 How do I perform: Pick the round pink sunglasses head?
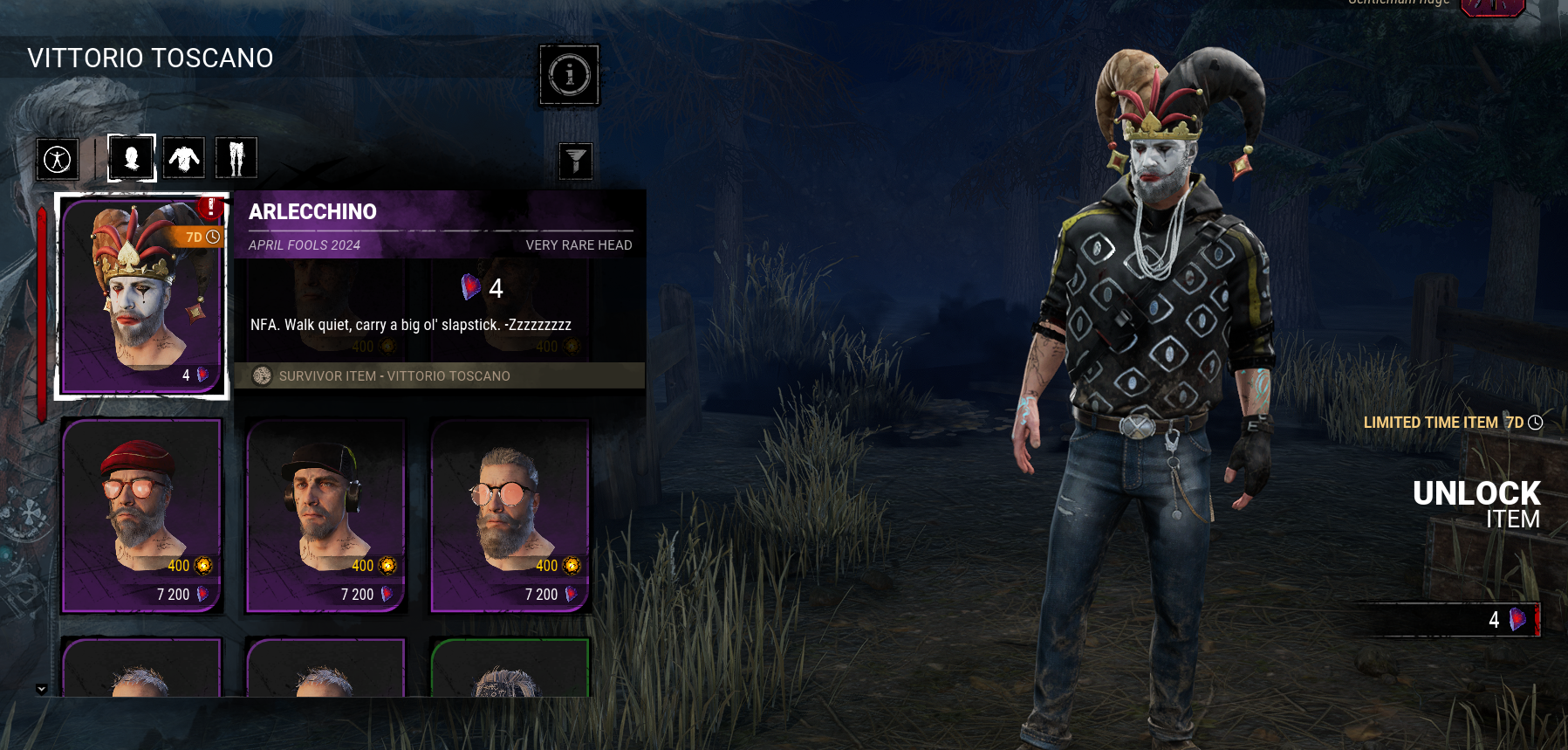pyautogui.click(x=510, y=515)
